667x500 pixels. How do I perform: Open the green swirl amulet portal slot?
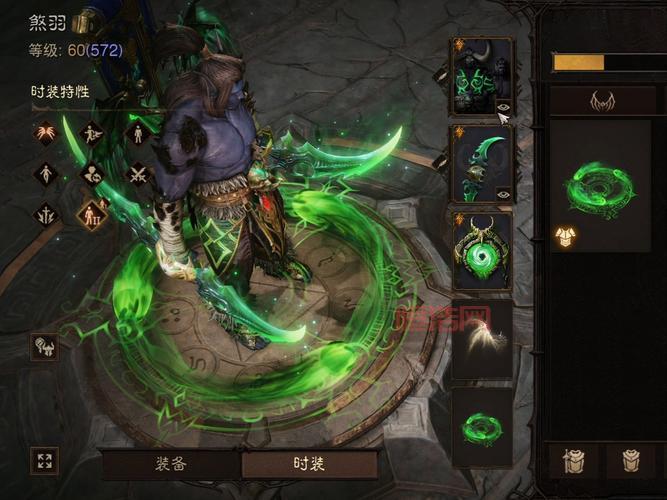481,250
